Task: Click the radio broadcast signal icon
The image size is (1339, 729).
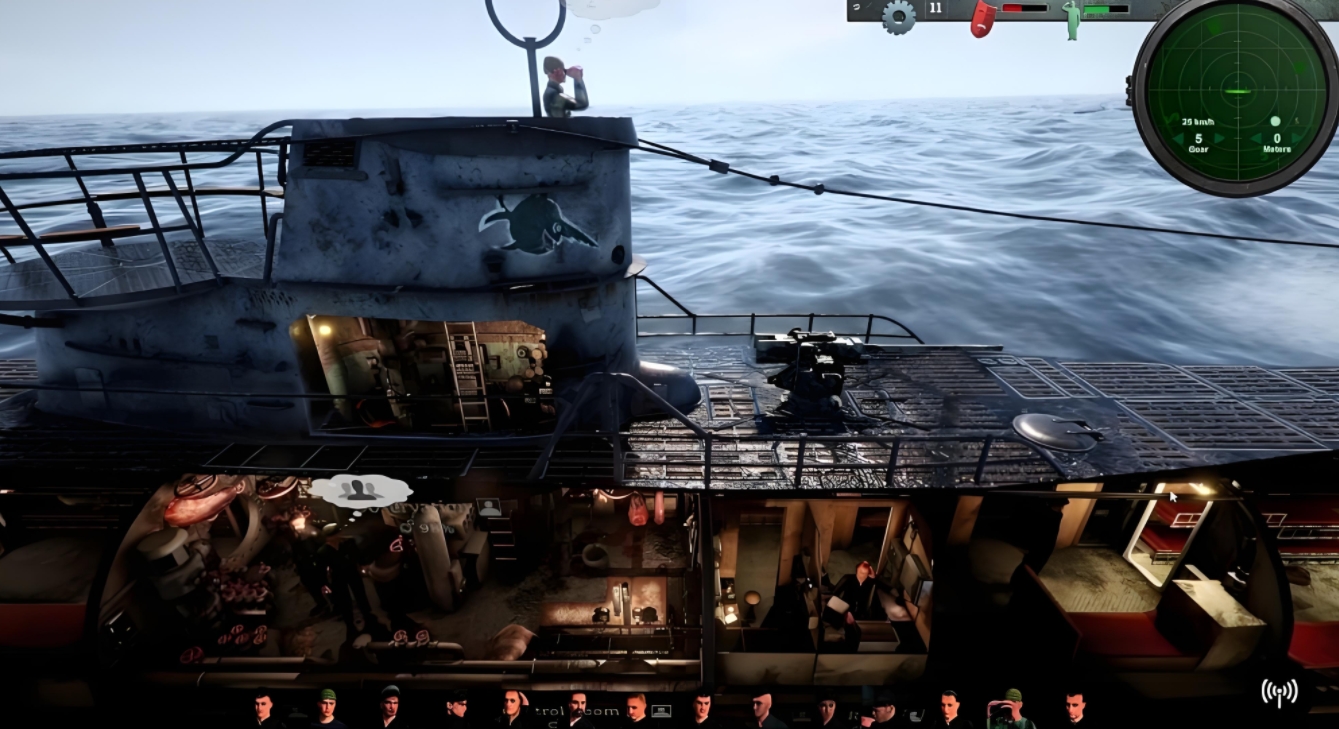Action: coord(1278,692)
